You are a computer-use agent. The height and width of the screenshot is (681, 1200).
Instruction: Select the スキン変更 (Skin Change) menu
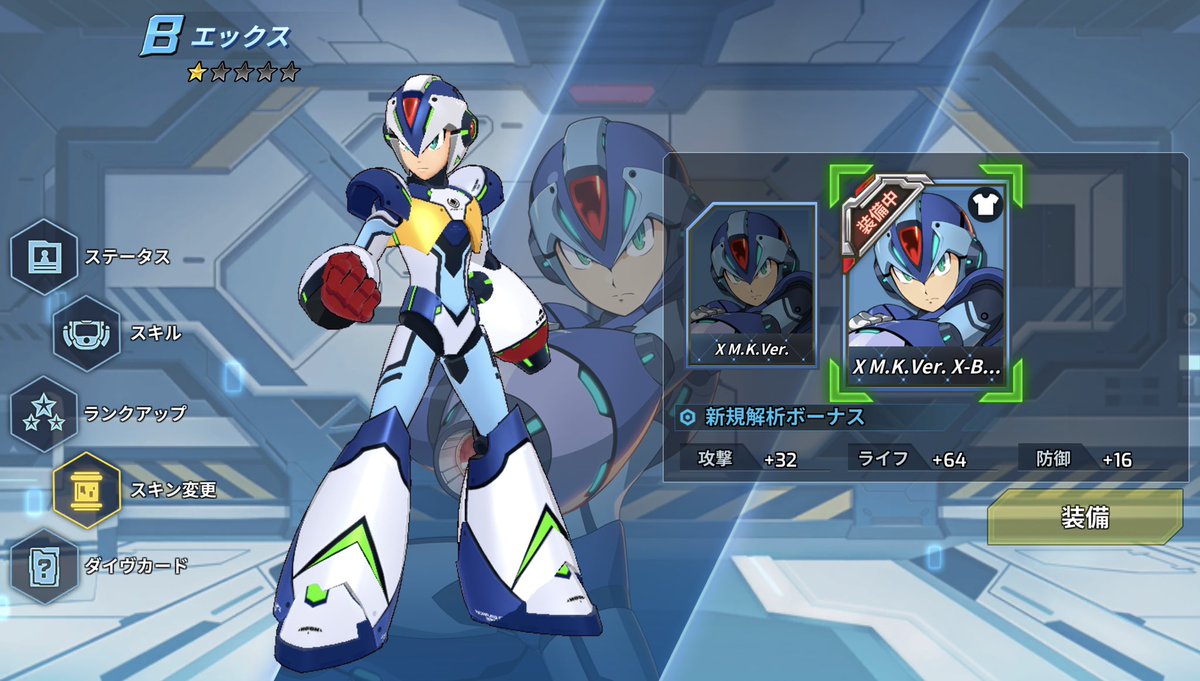point(86,490)
